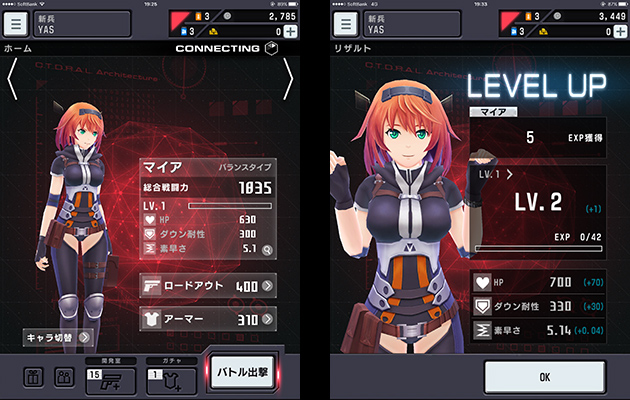Image resolution: width=630 pixels, height=400 pixels.
Task: Show the previous character with the left arrow
Action: [x=13, y=79]
